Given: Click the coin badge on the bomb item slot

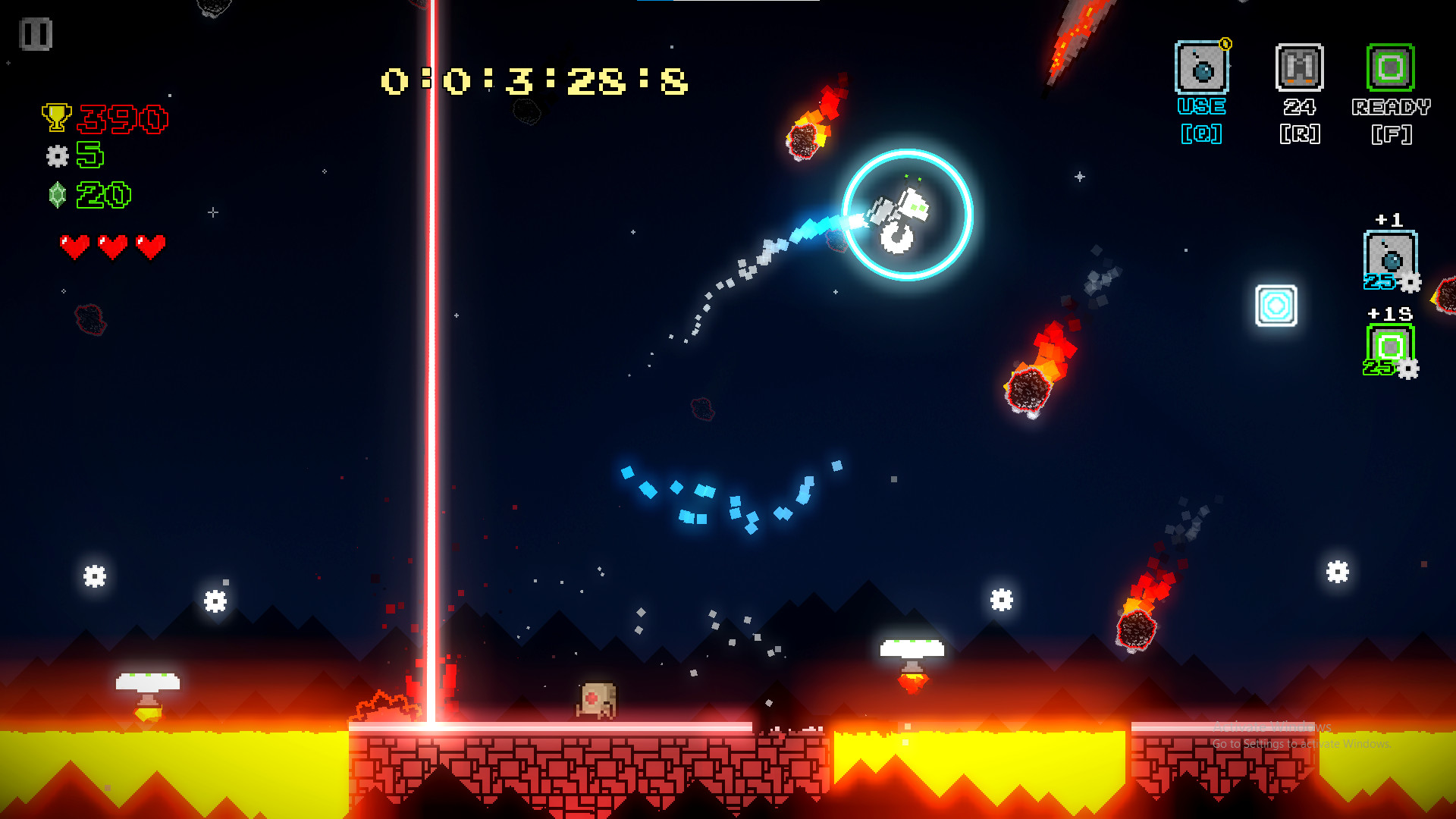Looking at the screenshot, I should [x=1224, y=45].
